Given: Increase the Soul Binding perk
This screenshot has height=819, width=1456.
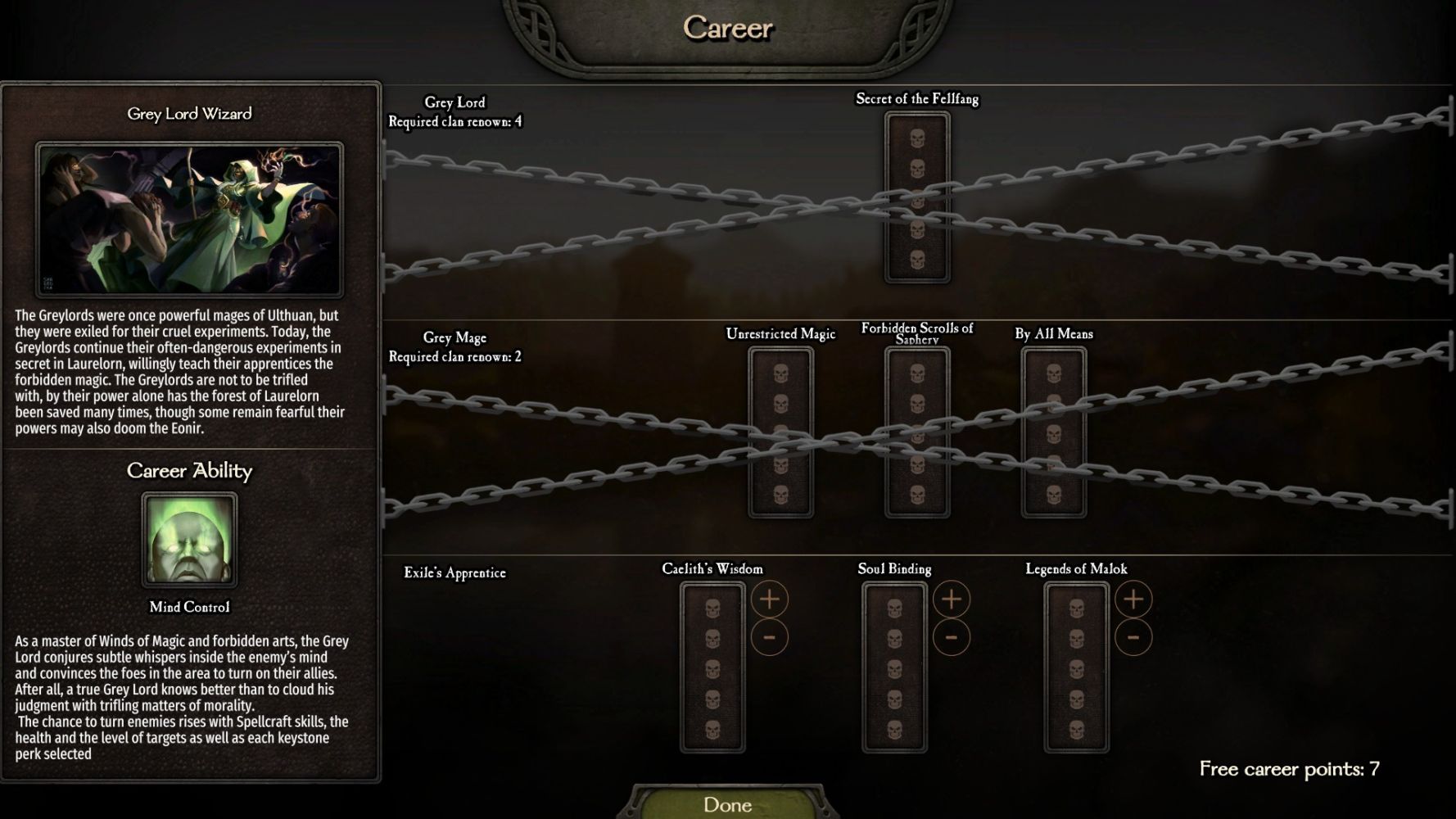Looking at the screenshot, I should coord(951,600).
